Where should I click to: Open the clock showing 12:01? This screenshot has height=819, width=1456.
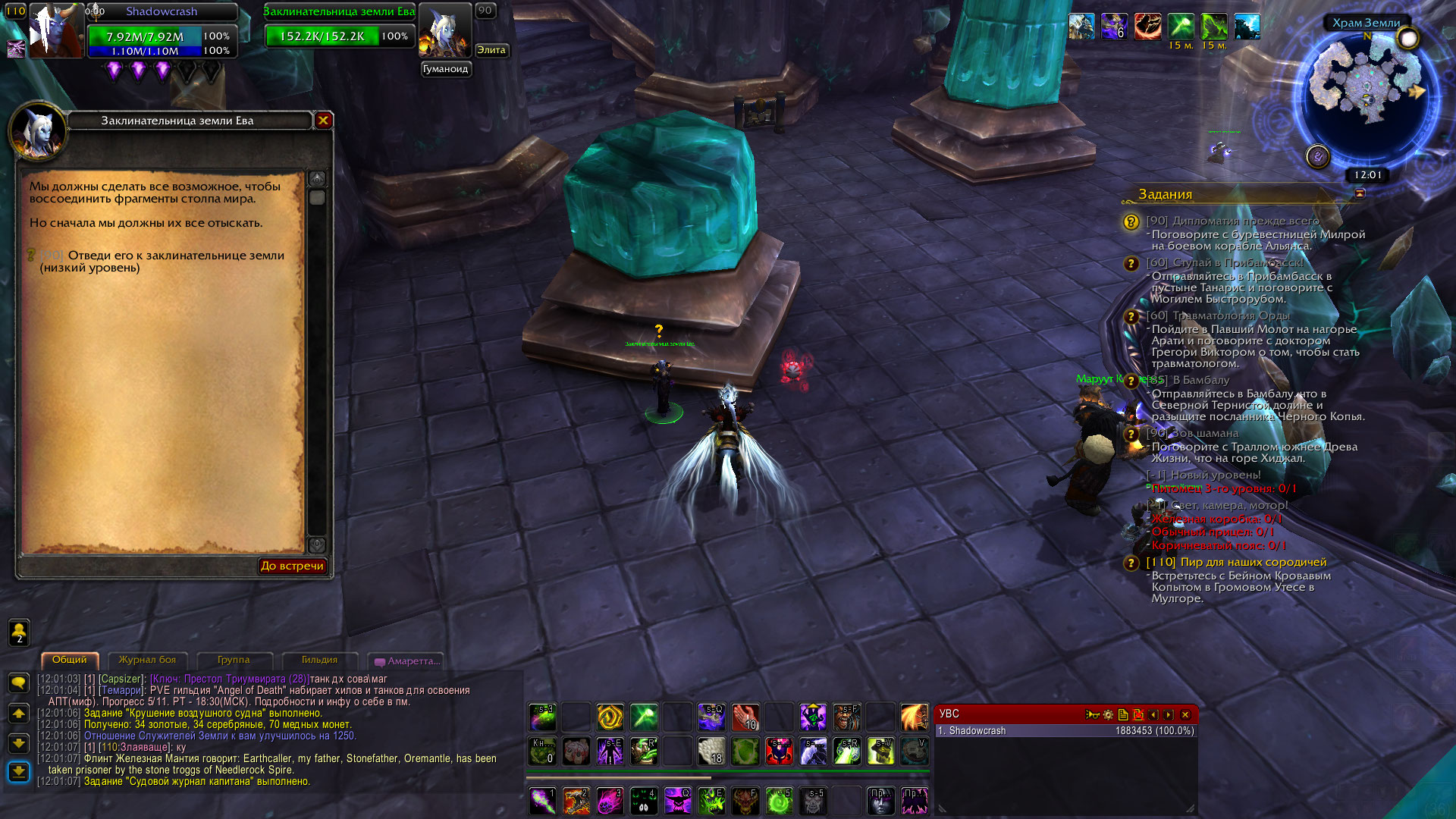(1368, 175)
